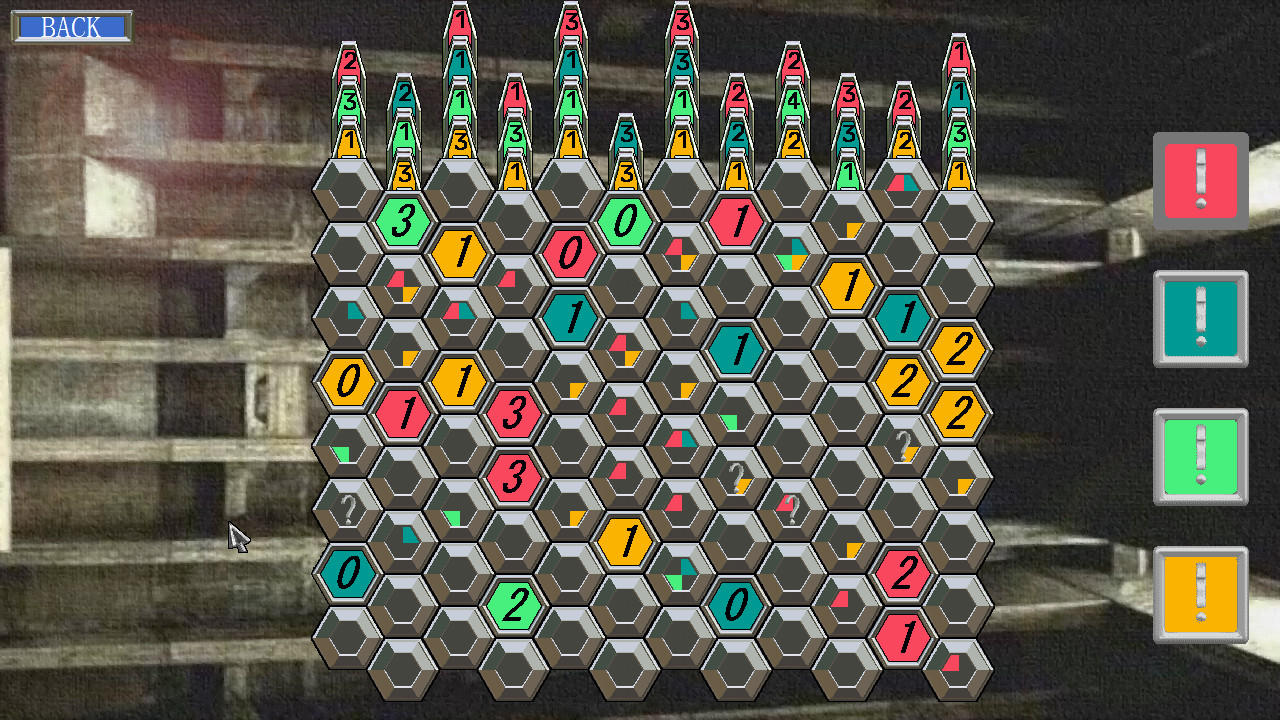Click the green '2' hex near the bottom
Screen dimensions: 1280x720
[516, 603]
